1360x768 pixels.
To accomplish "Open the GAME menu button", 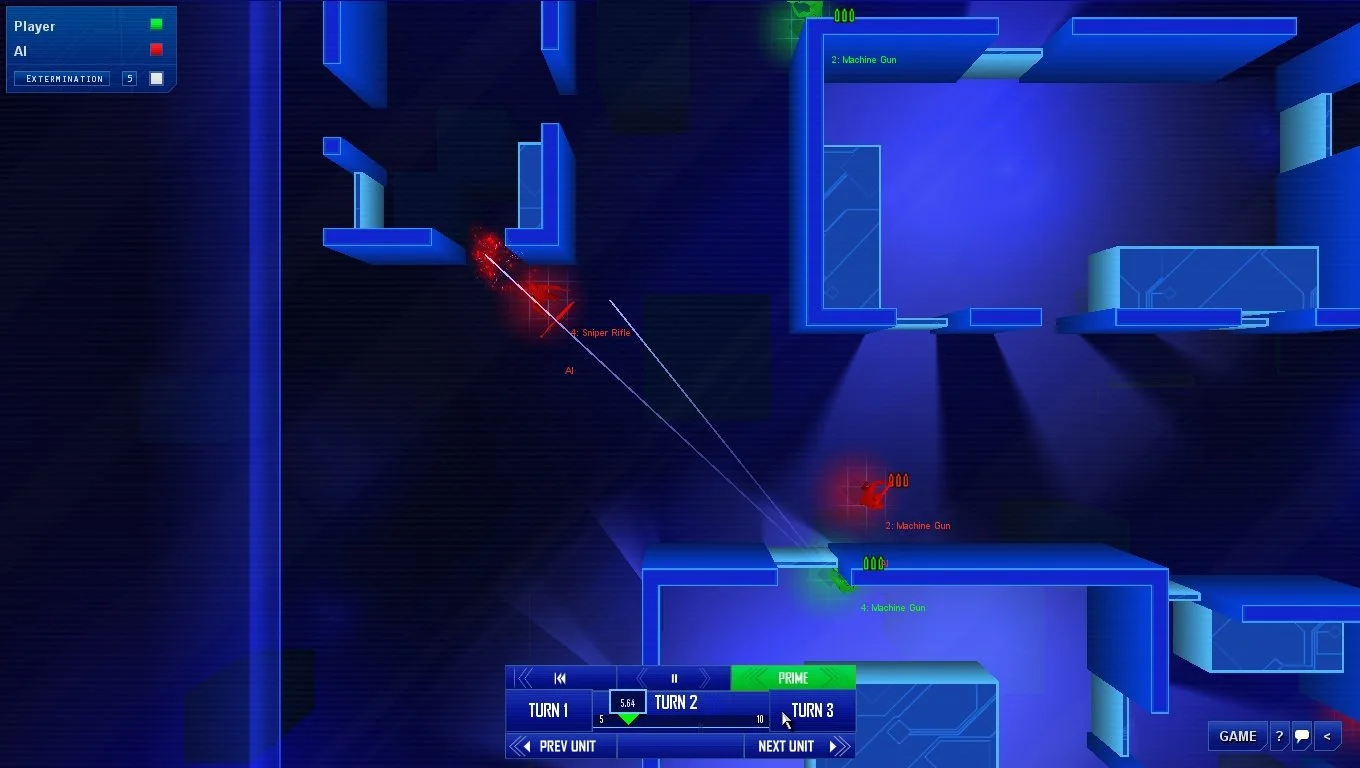I will [x=1238, y=736].
